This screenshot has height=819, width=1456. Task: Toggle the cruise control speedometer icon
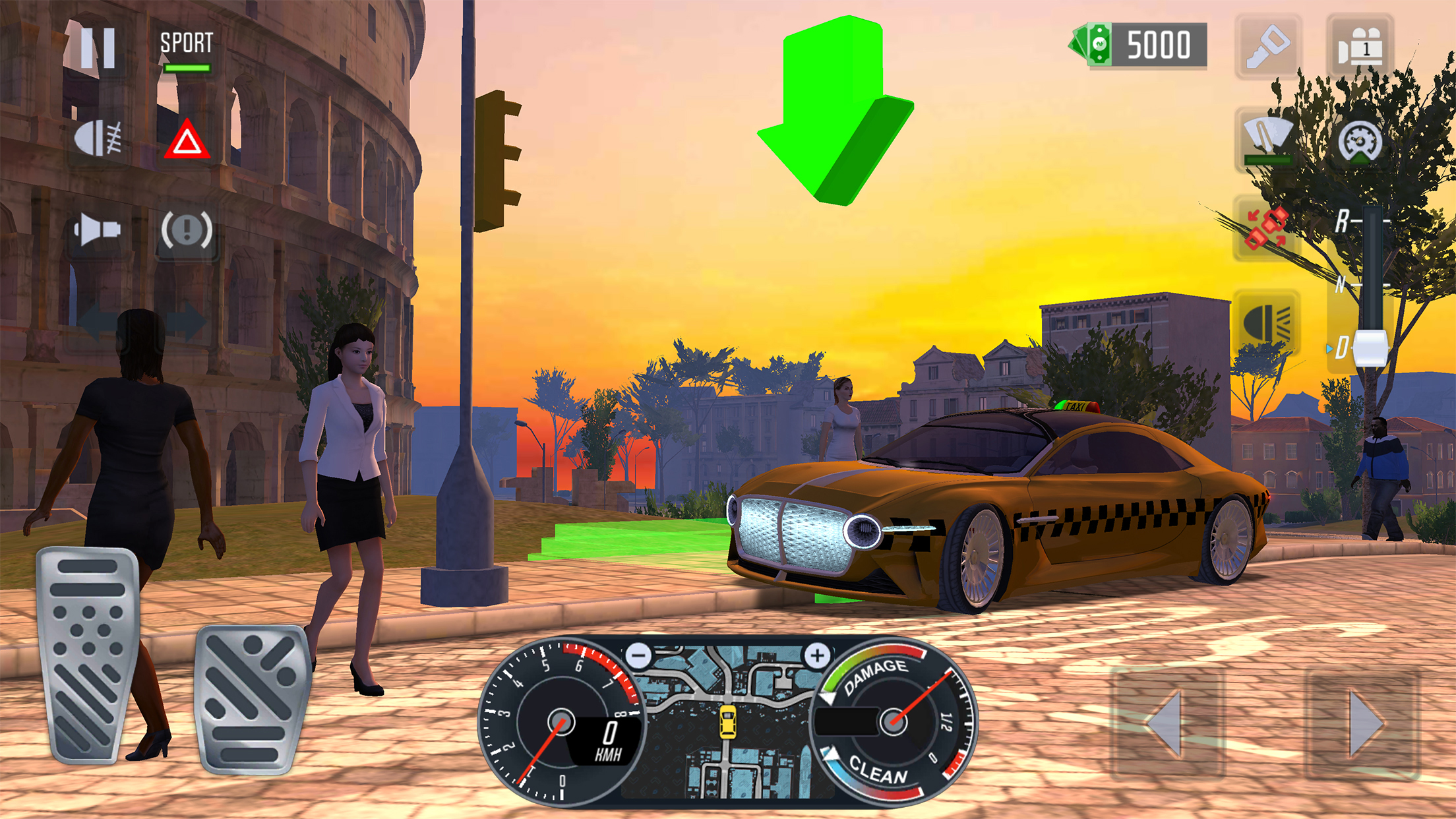click(1360, 140)
